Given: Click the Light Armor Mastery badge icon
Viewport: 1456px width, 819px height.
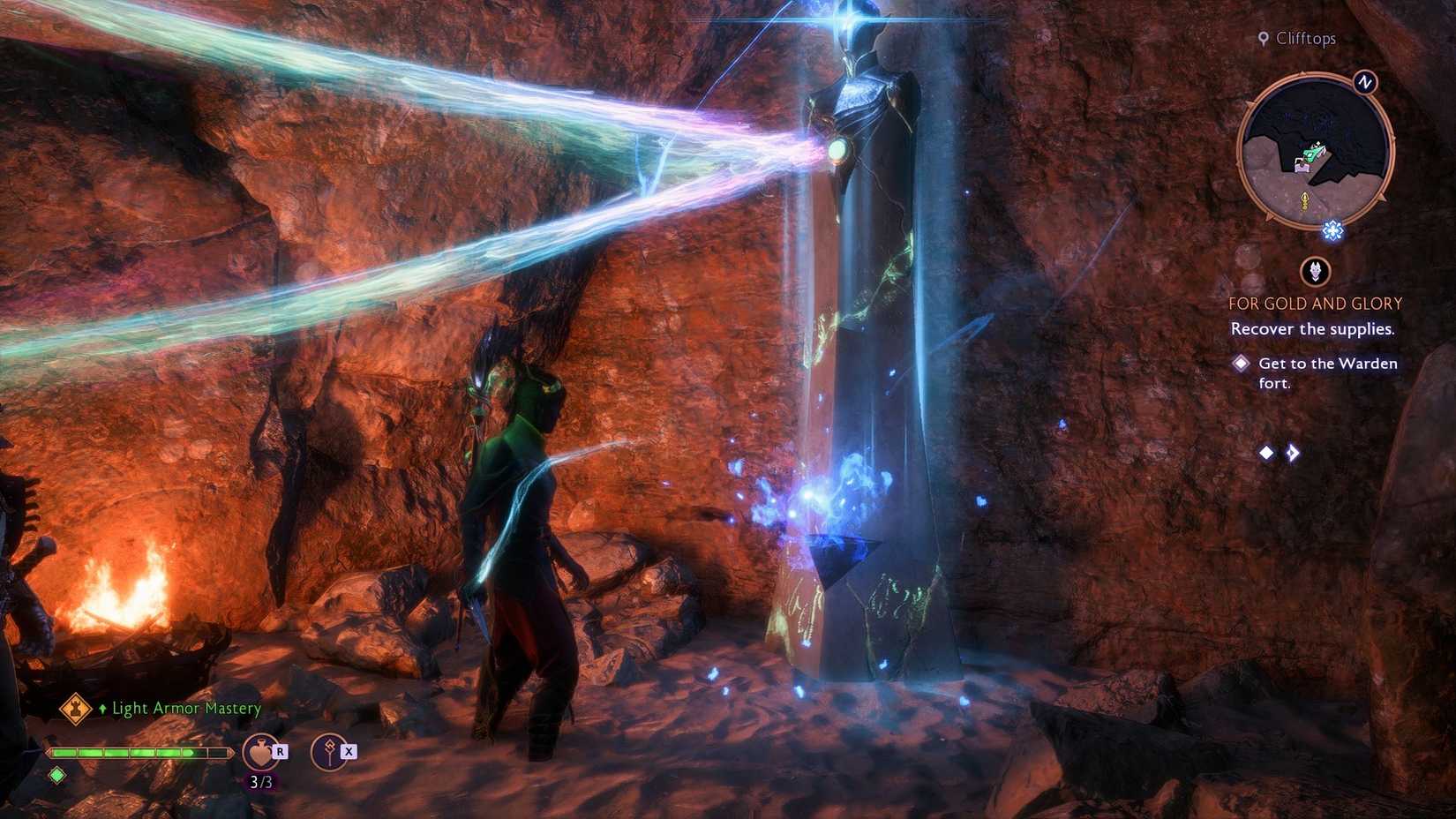Looking at the screenshot, I should click(x=78, y=708).
